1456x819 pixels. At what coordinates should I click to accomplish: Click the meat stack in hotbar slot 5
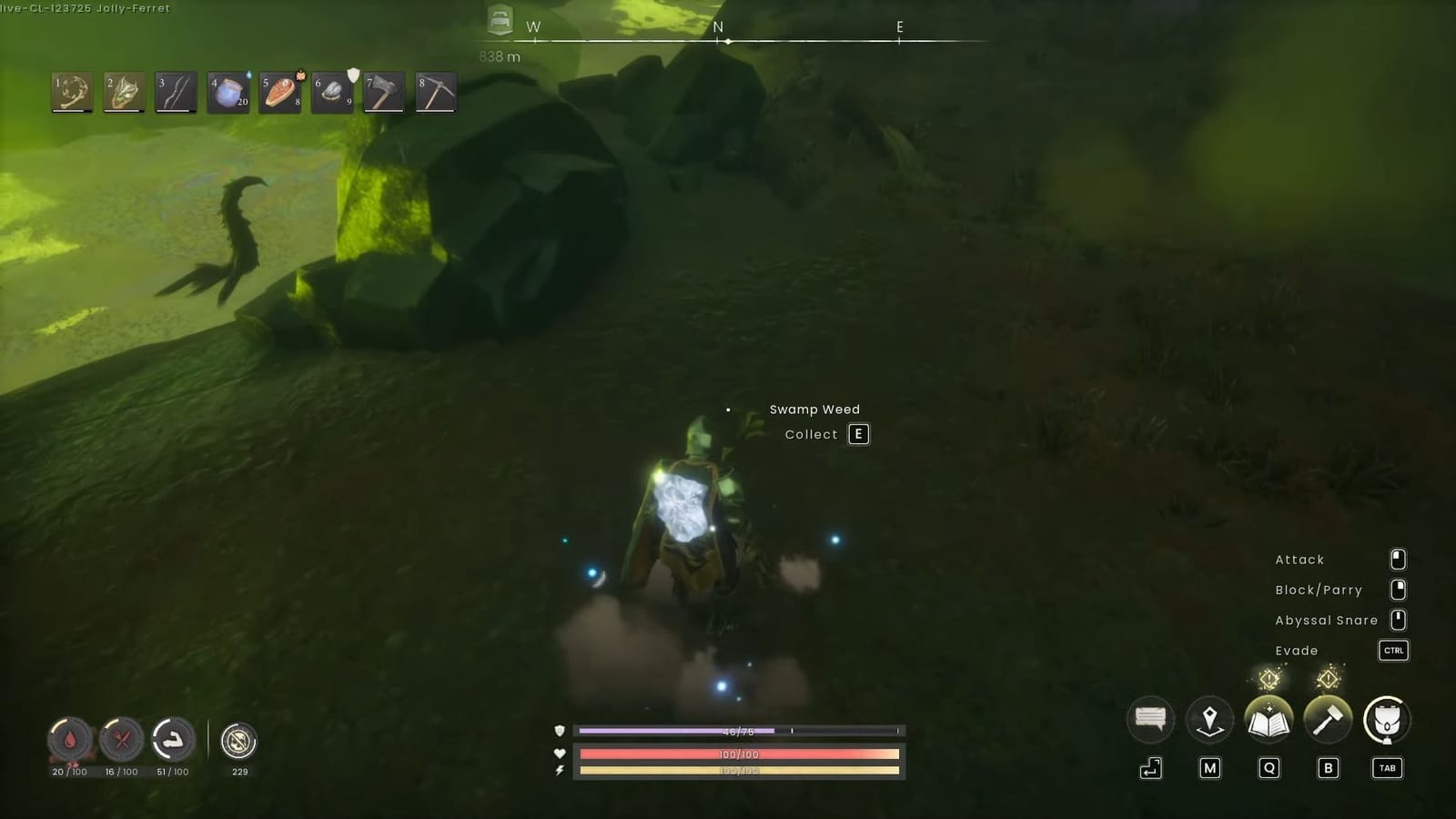click(279, 91)
